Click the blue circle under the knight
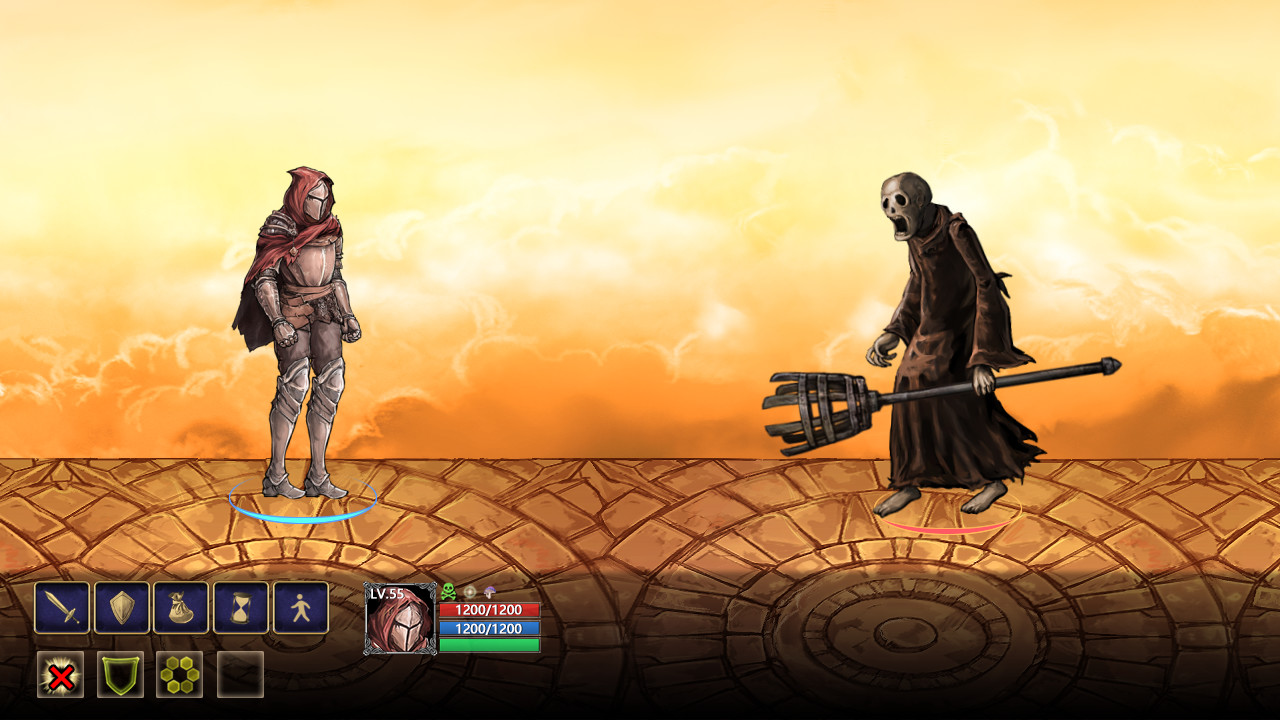The width and height of the screenshot is (1280, 720). point(303,503)
